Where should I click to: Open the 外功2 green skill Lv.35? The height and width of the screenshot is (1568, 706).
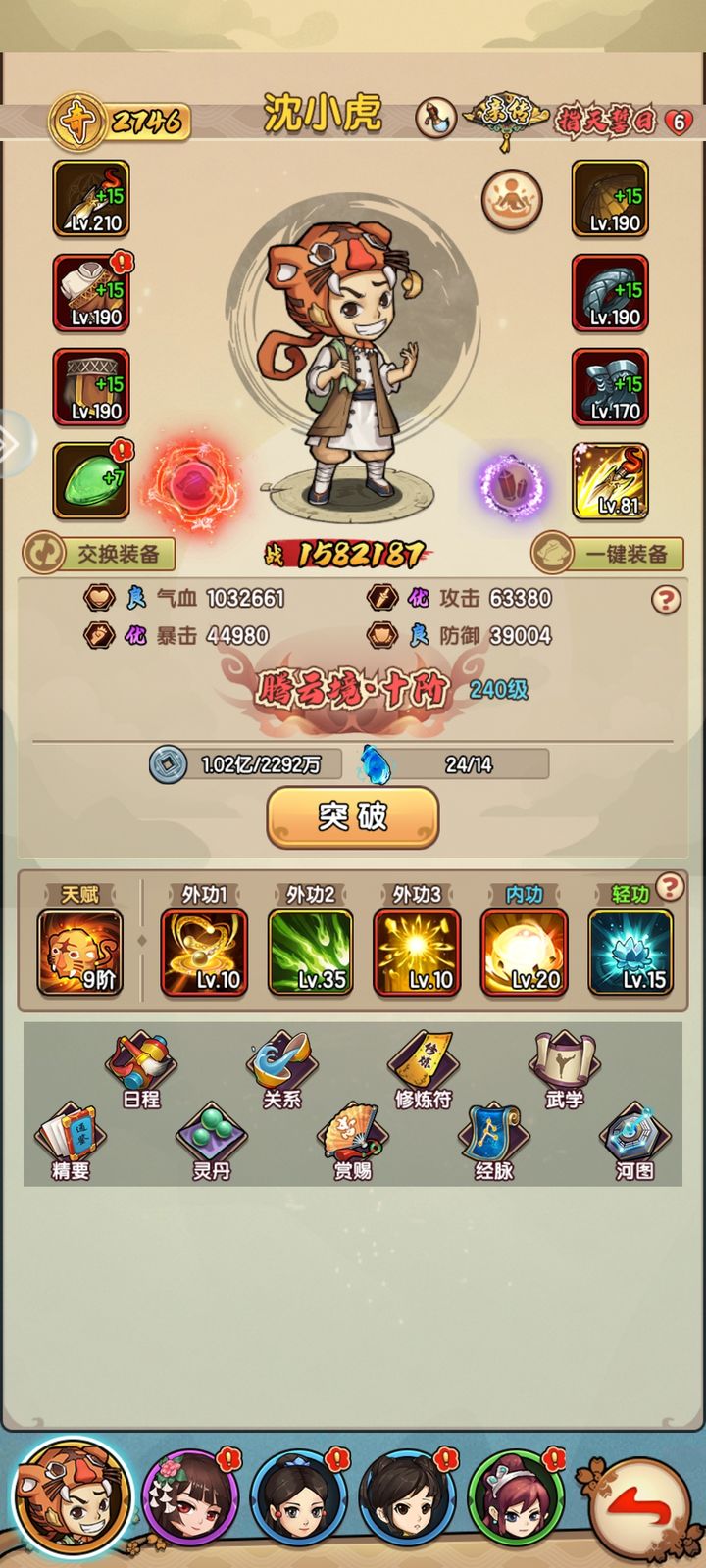pyautogui.click(x=311, y=953)
